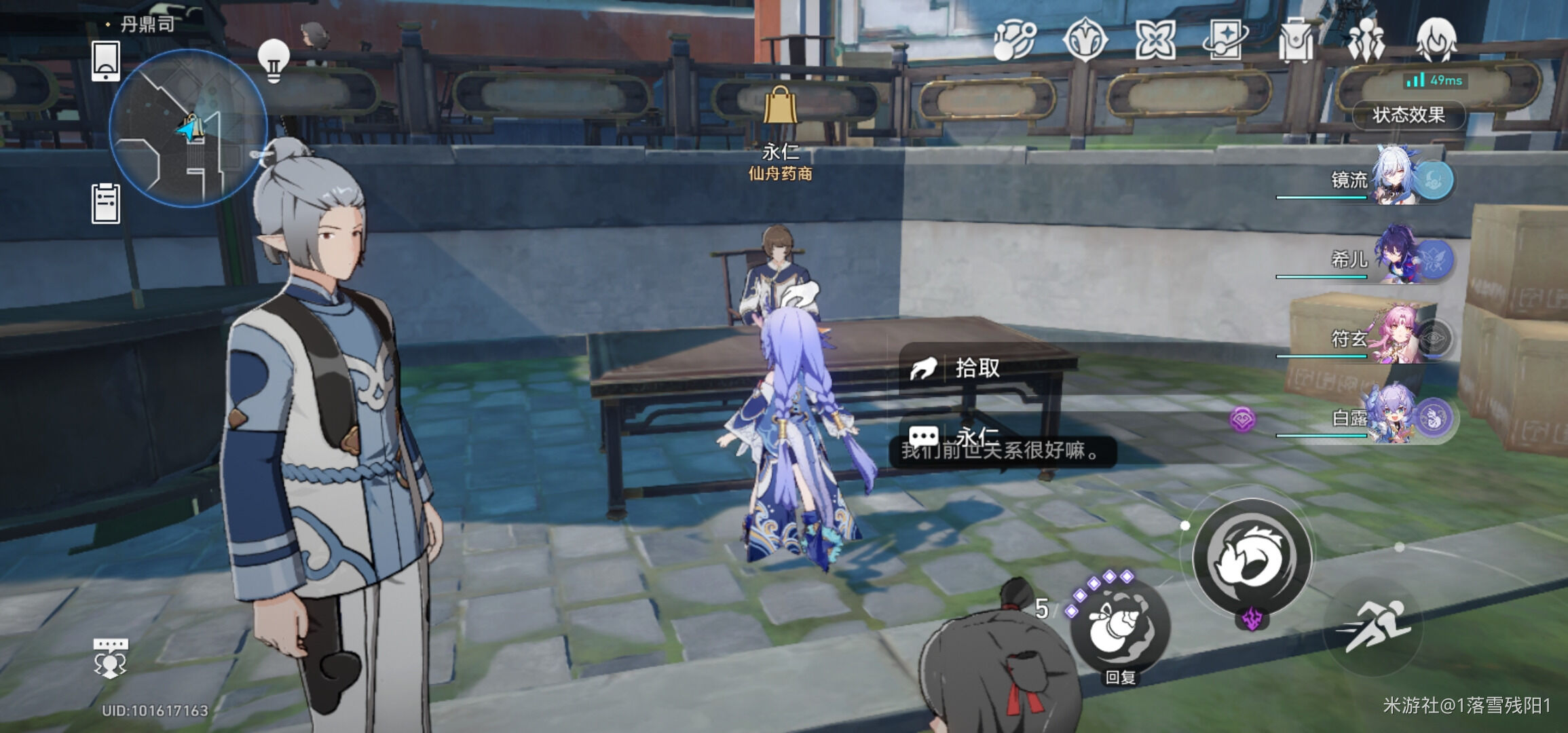Choose the 拾取 pickup prompt

pyautogui.click(x=977, y=369)
